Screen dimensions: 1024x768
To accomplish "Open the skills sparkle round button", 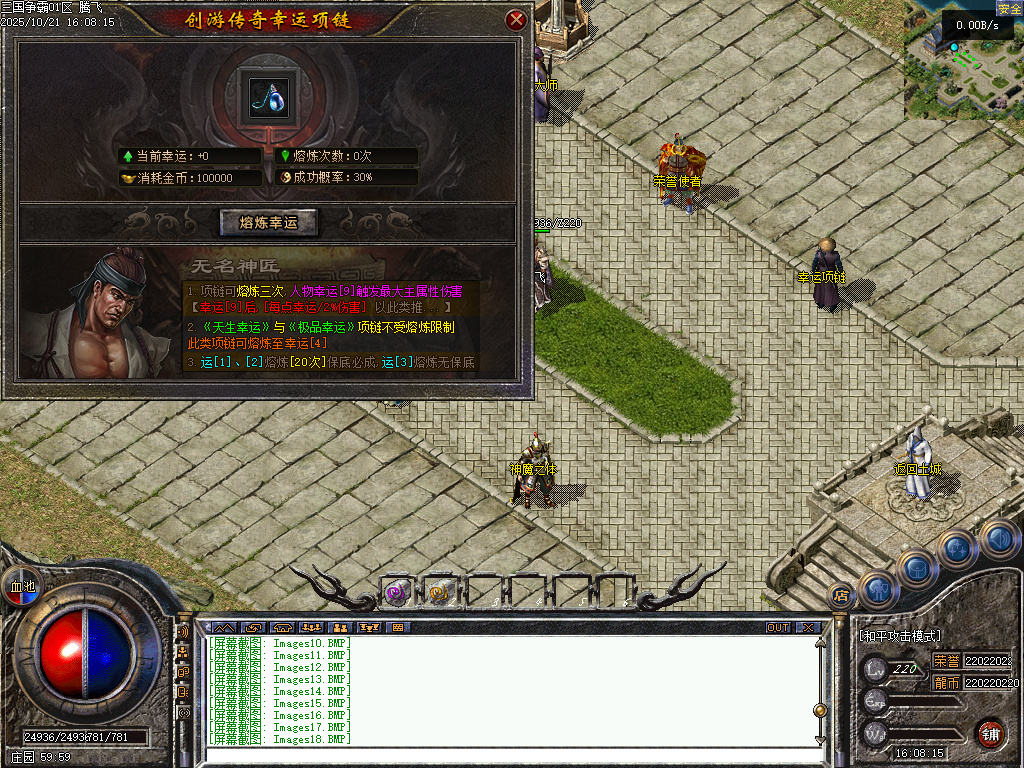I will point(958,548).
